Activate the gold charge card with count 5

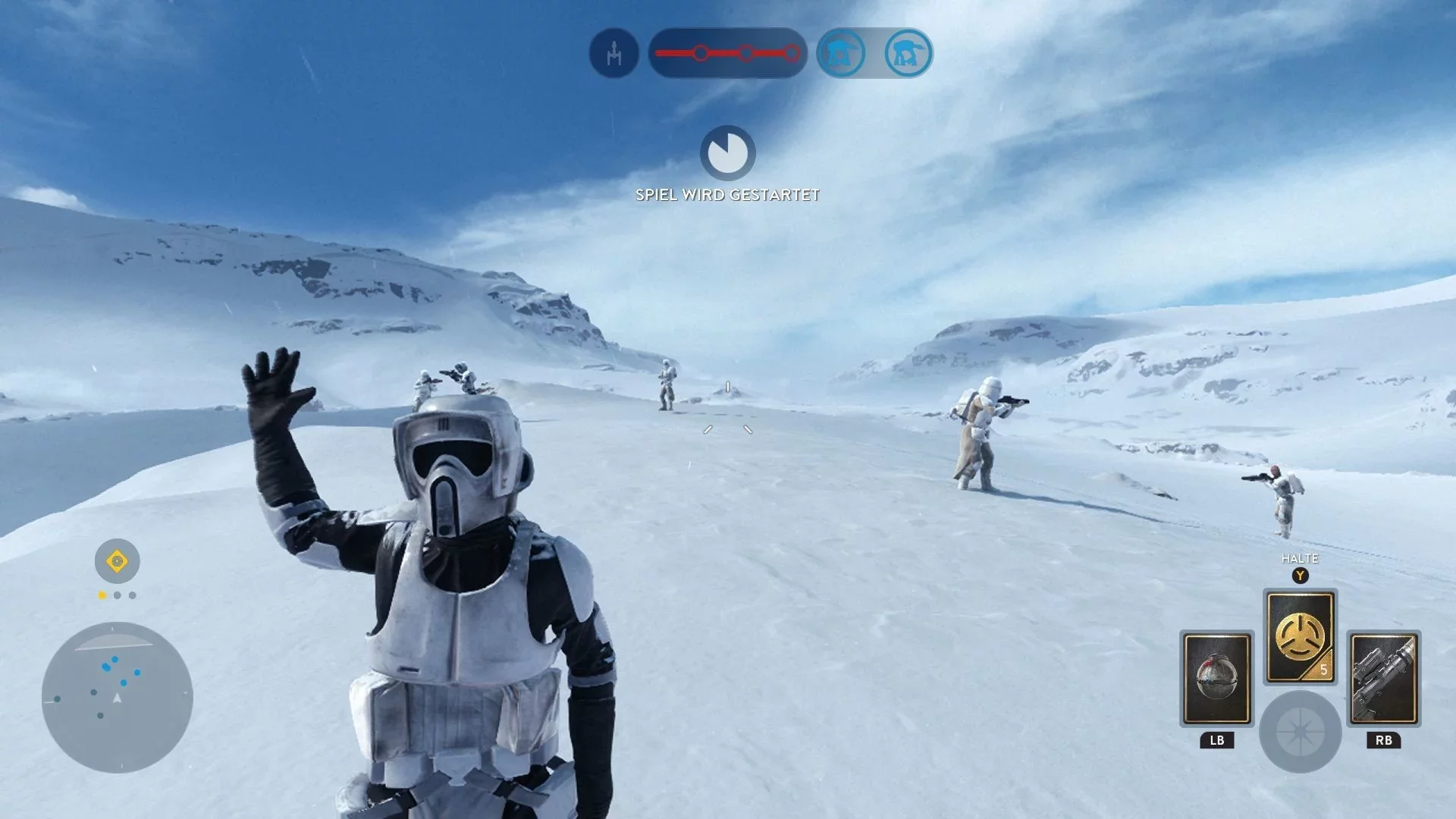[x=1300, y=637]
